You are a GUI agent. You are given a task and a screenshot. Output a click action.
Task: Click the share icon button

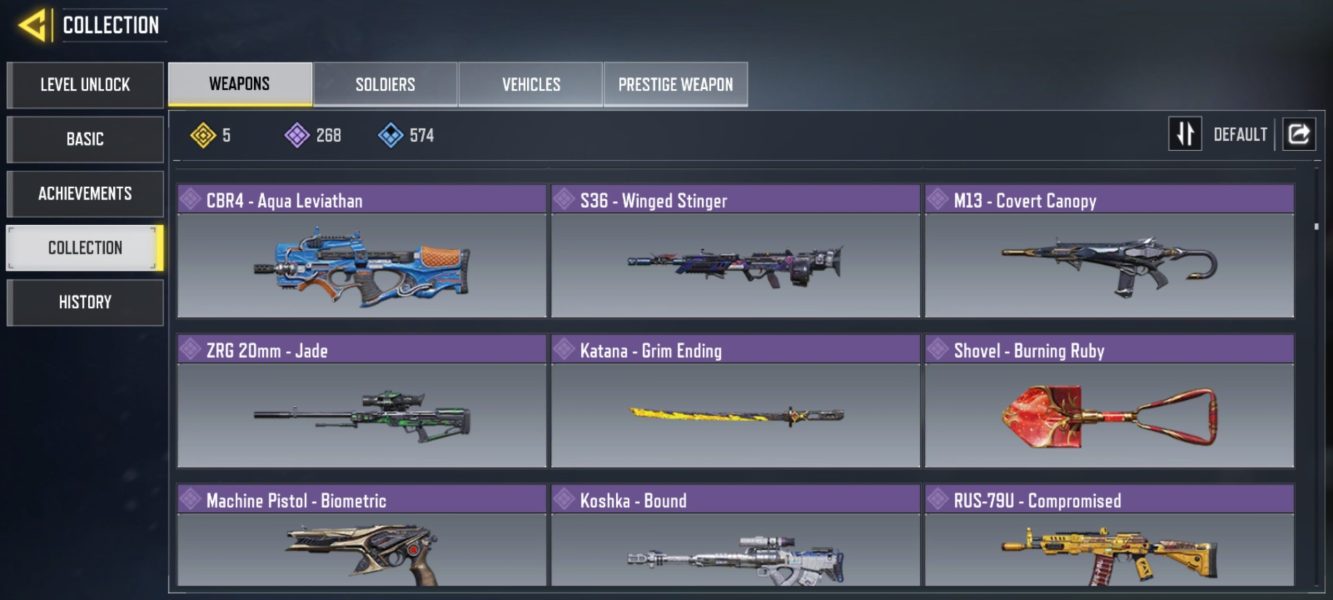coord(1299,134)
